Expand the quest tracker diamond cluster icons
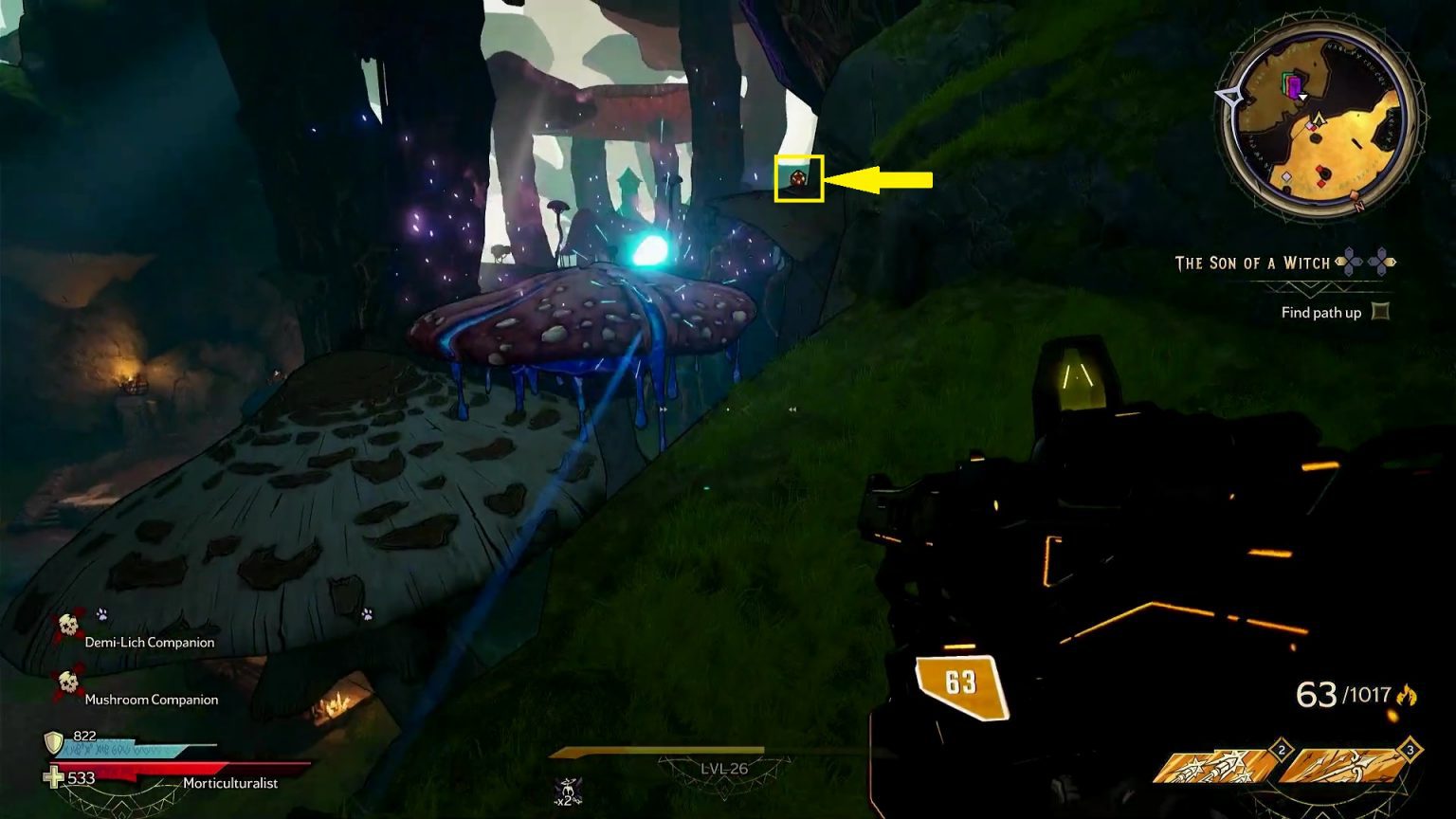This screenshot has height=819, width=1456. pyautogui.click(x=1366, y=261)
